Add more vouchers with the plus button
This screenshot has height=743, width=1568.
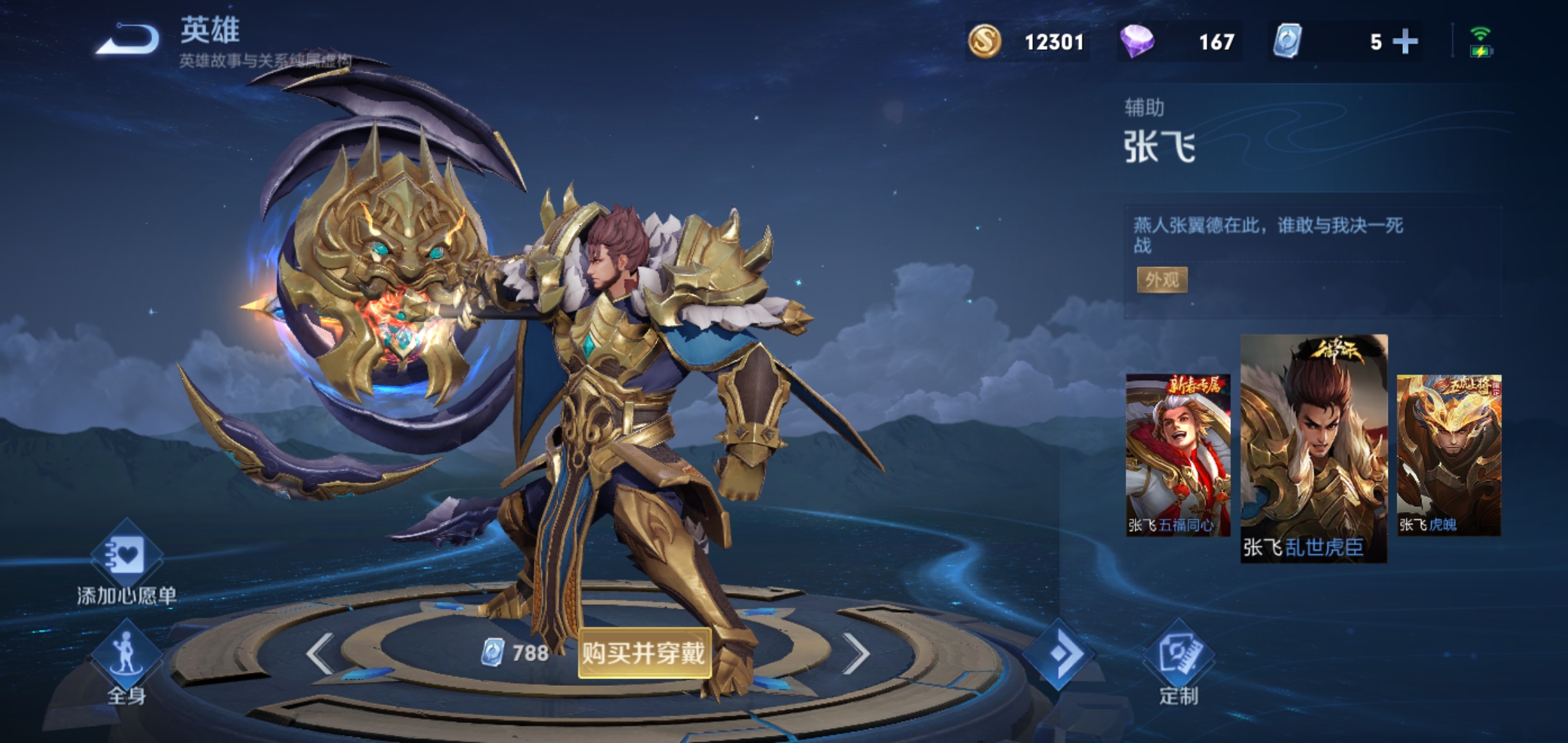click(1405, 42)
